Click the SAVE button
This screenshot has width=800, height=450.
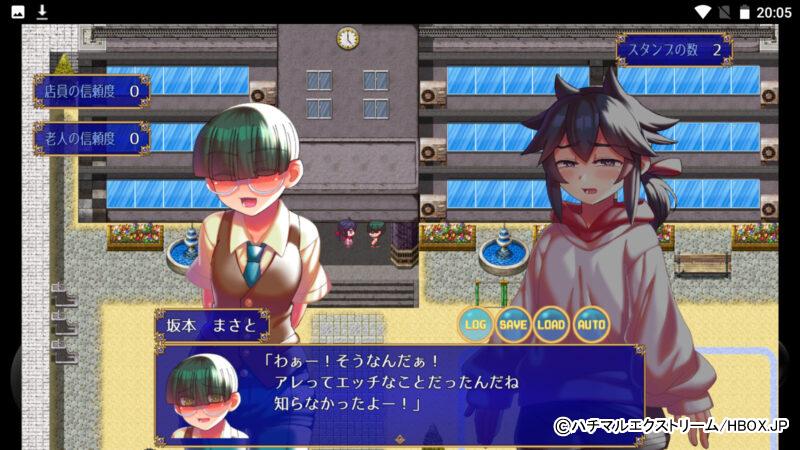tap(513, 324)
